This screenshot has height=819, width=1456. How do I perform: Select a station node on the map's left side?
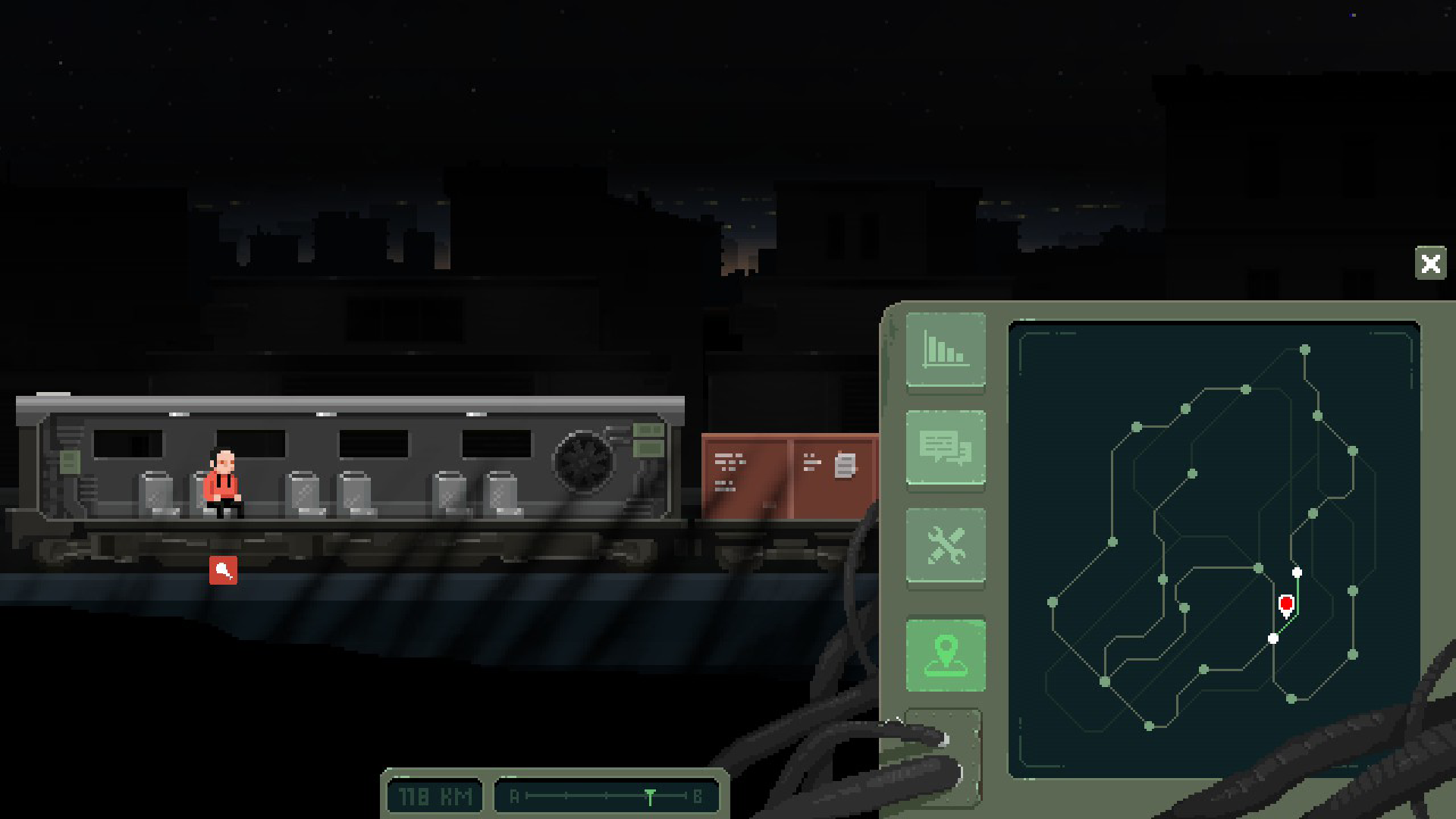click(1054, 604)
